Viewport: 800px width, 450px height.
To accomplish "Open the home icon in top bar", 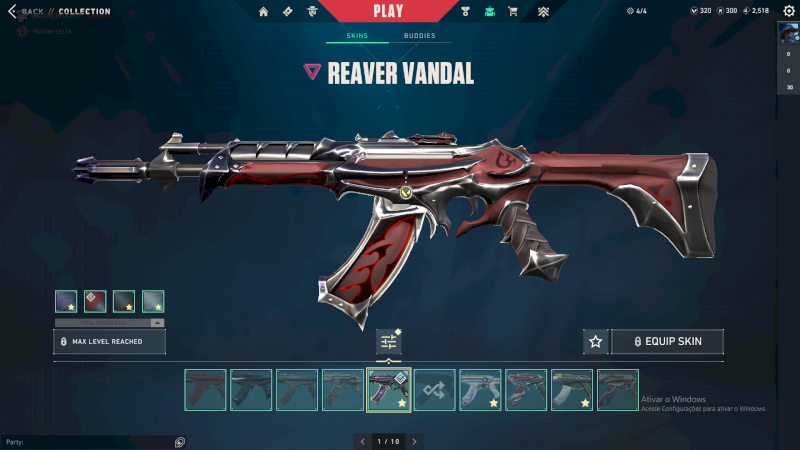I will click(x=264, y=12).
